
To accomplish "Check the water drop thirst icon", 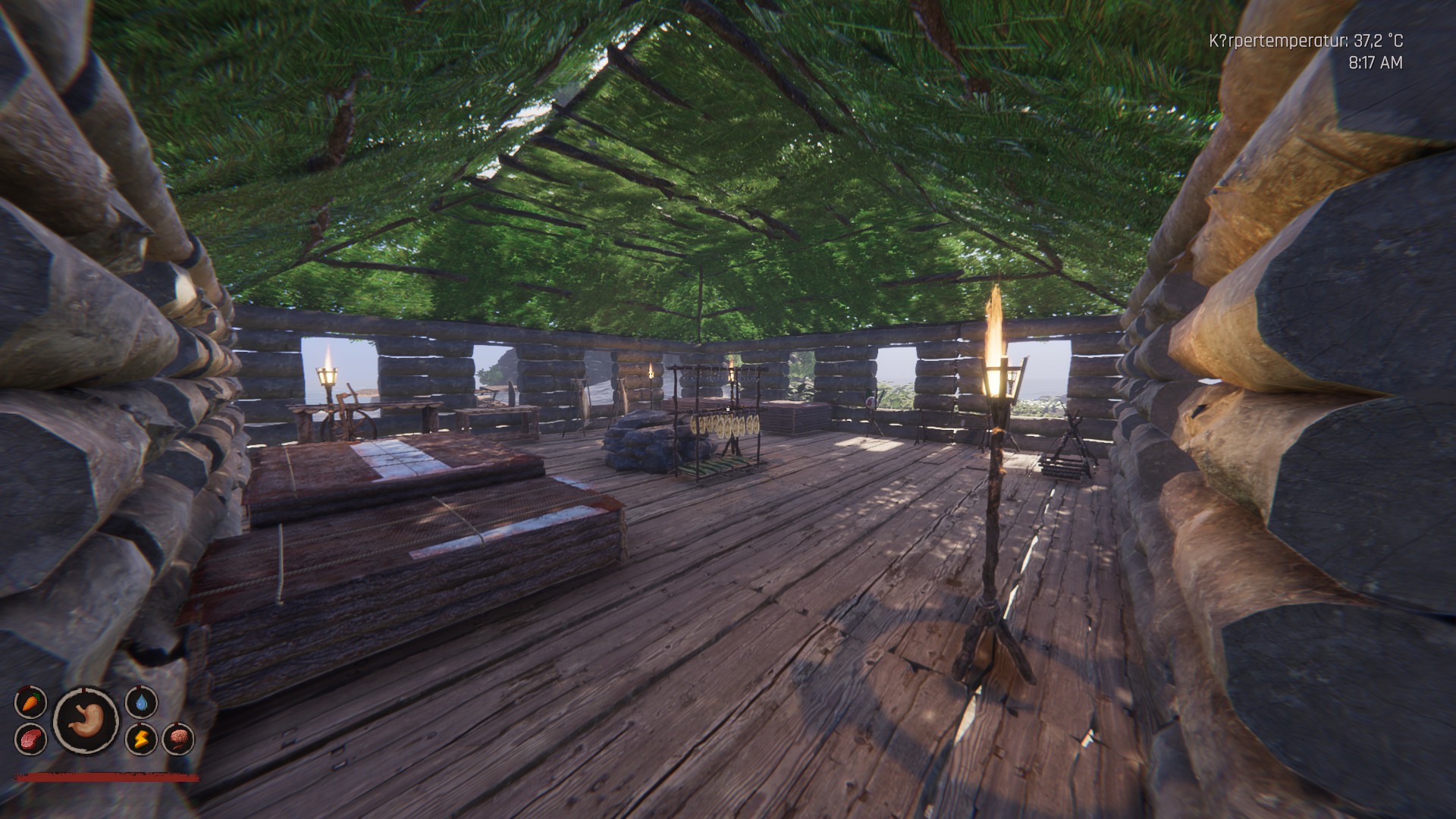I will [141, 702].
